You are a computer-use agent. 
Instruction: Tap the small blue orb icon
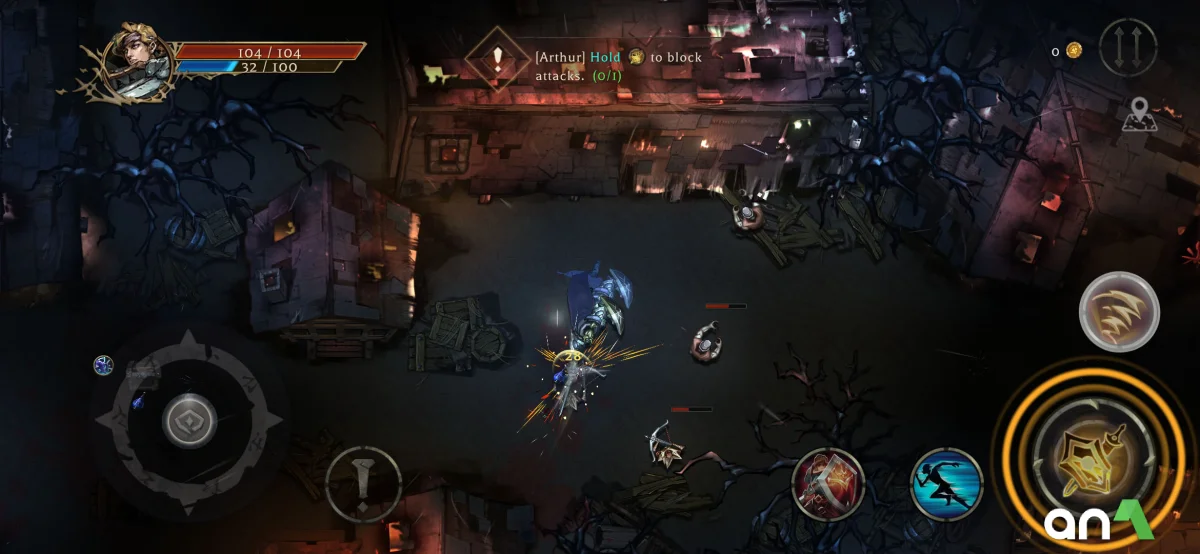tap(103, 366)
